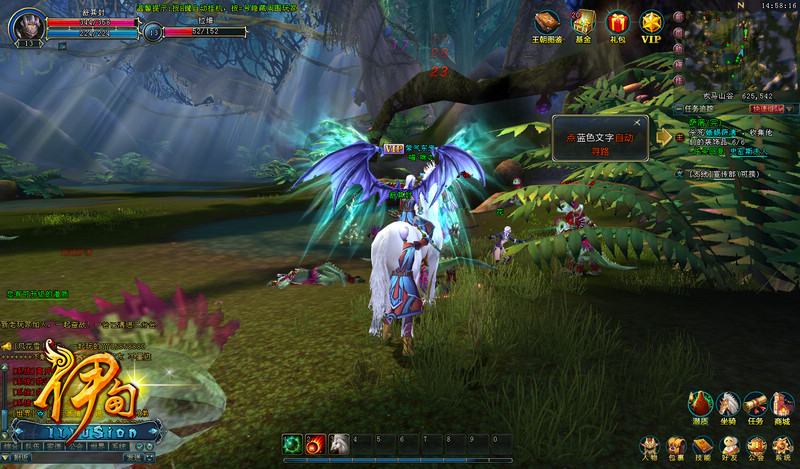Use the white horse mount hotbar slot
800x469 pixels.
point(339,443)
